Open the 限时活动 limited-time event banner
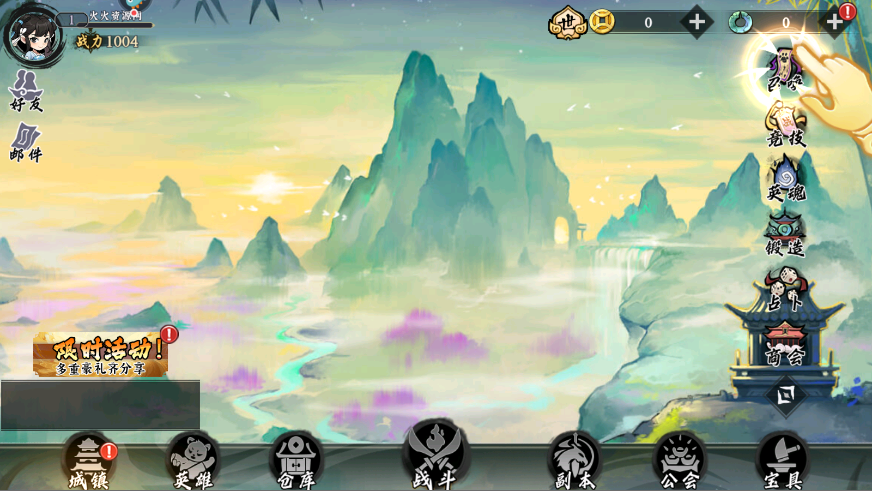 click(100, 354)
